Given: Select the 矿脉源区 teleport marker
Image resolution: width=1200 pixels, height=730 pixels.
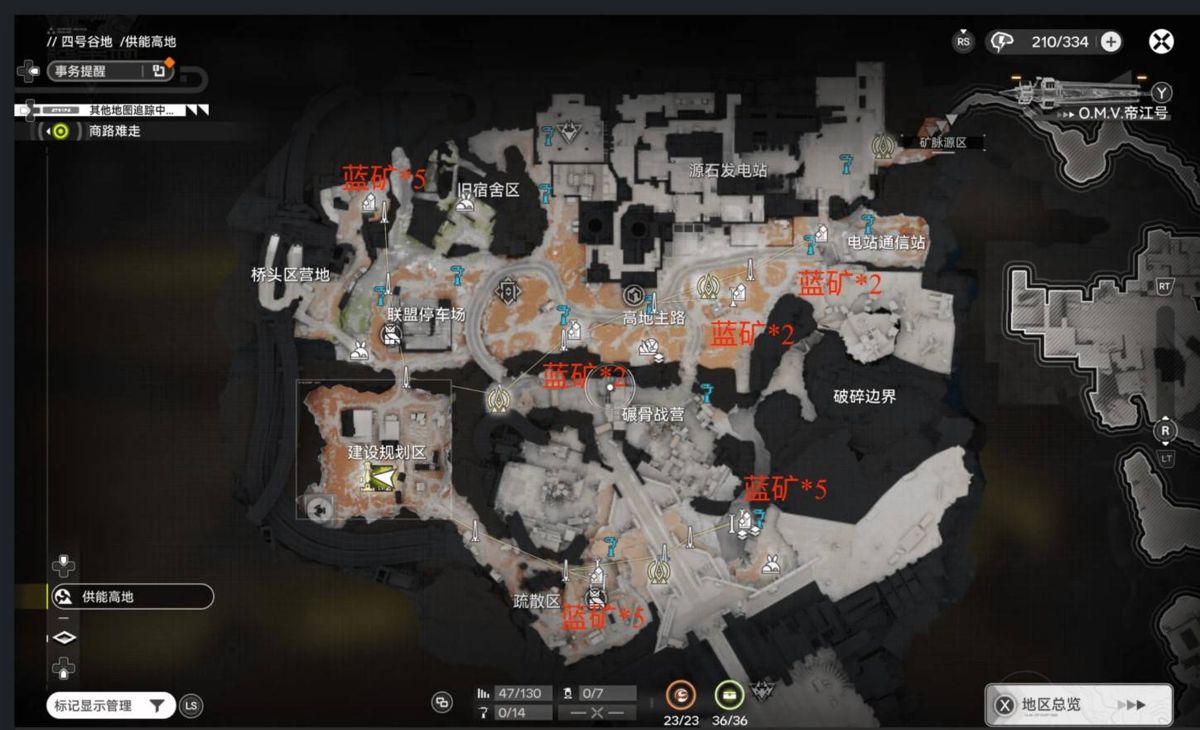Looking at the screenshot, I should (882, 146).
